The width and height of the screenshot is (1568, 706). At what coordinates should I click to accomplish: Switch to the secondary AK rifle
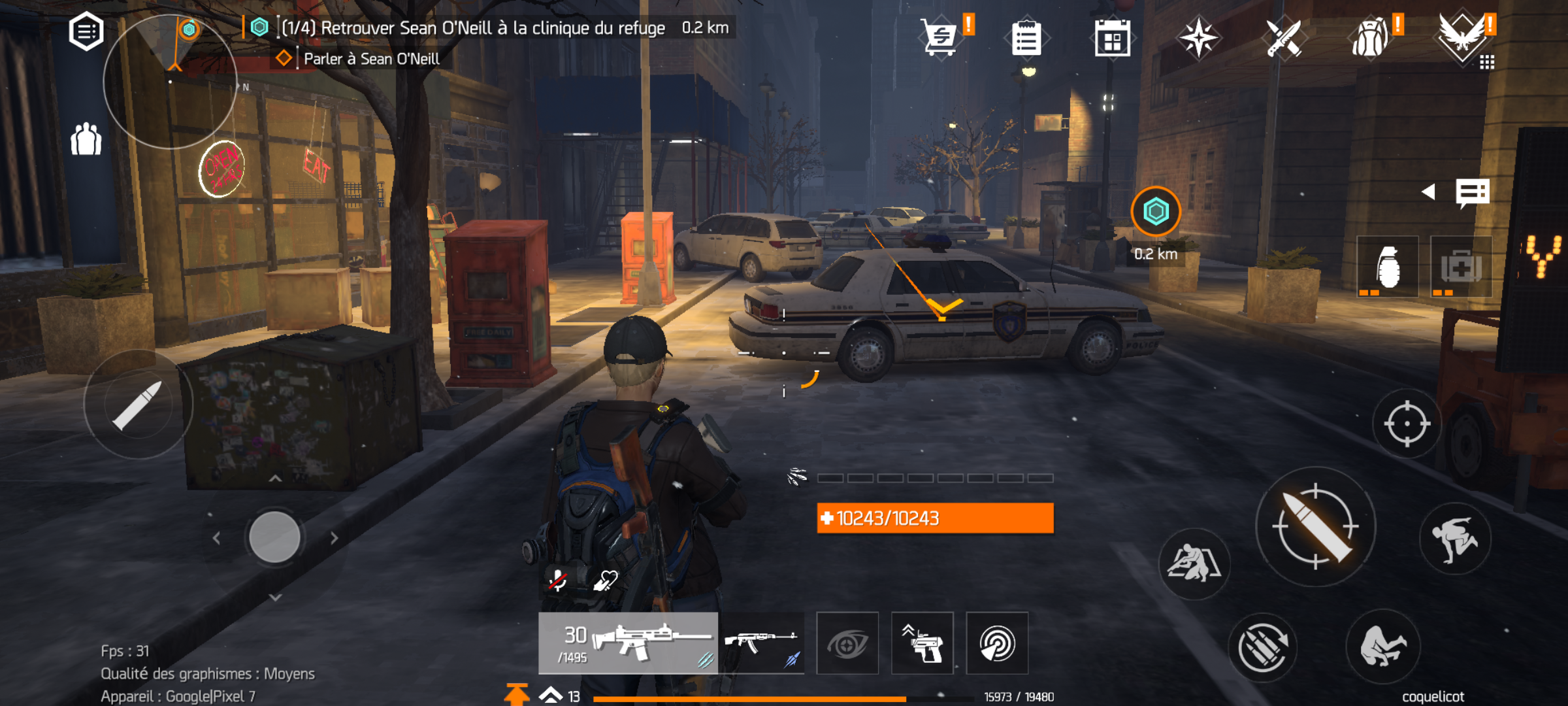pyautogui.click(x=762, y=643)
